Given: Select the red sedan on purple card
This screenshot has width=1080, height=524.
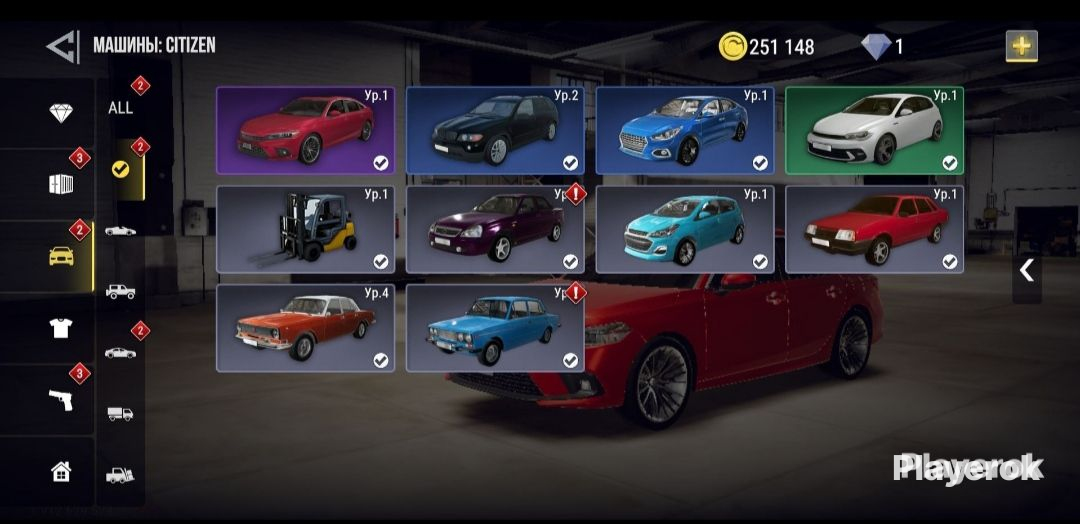Looking at the screenshot, I should click(x=305, y=130).
